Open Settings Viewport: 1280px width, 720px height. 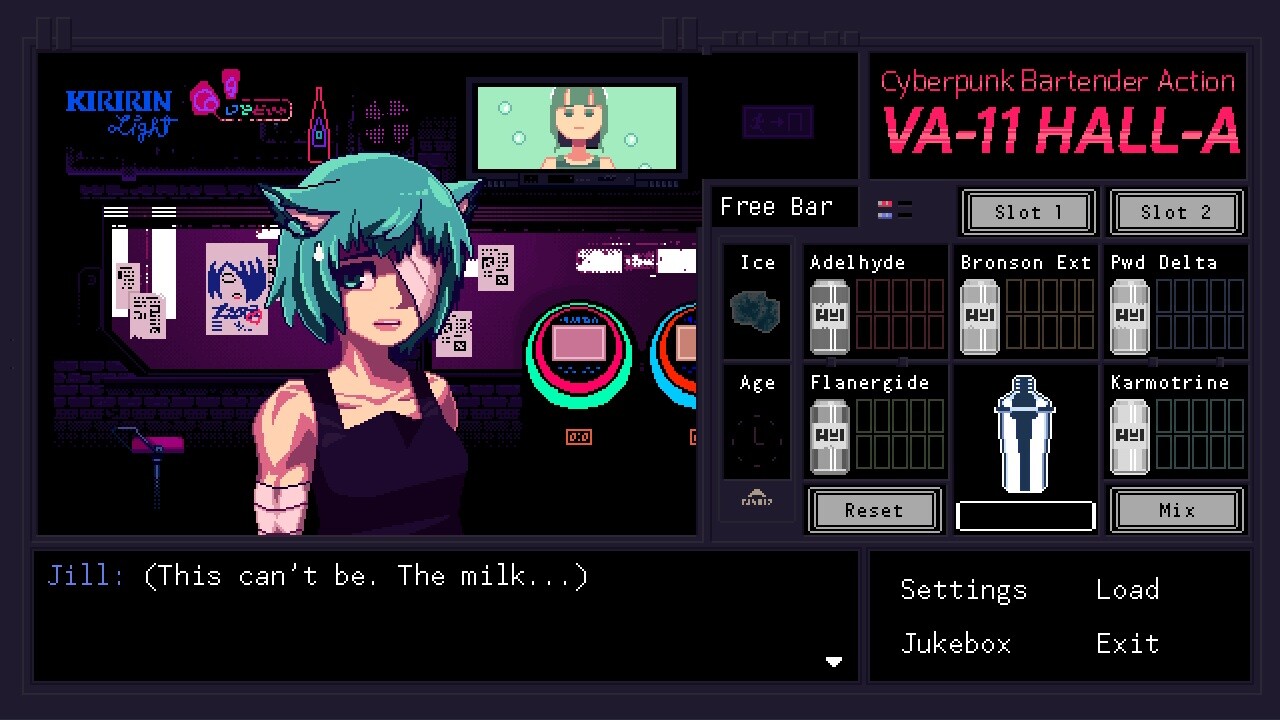pos(963,590)
